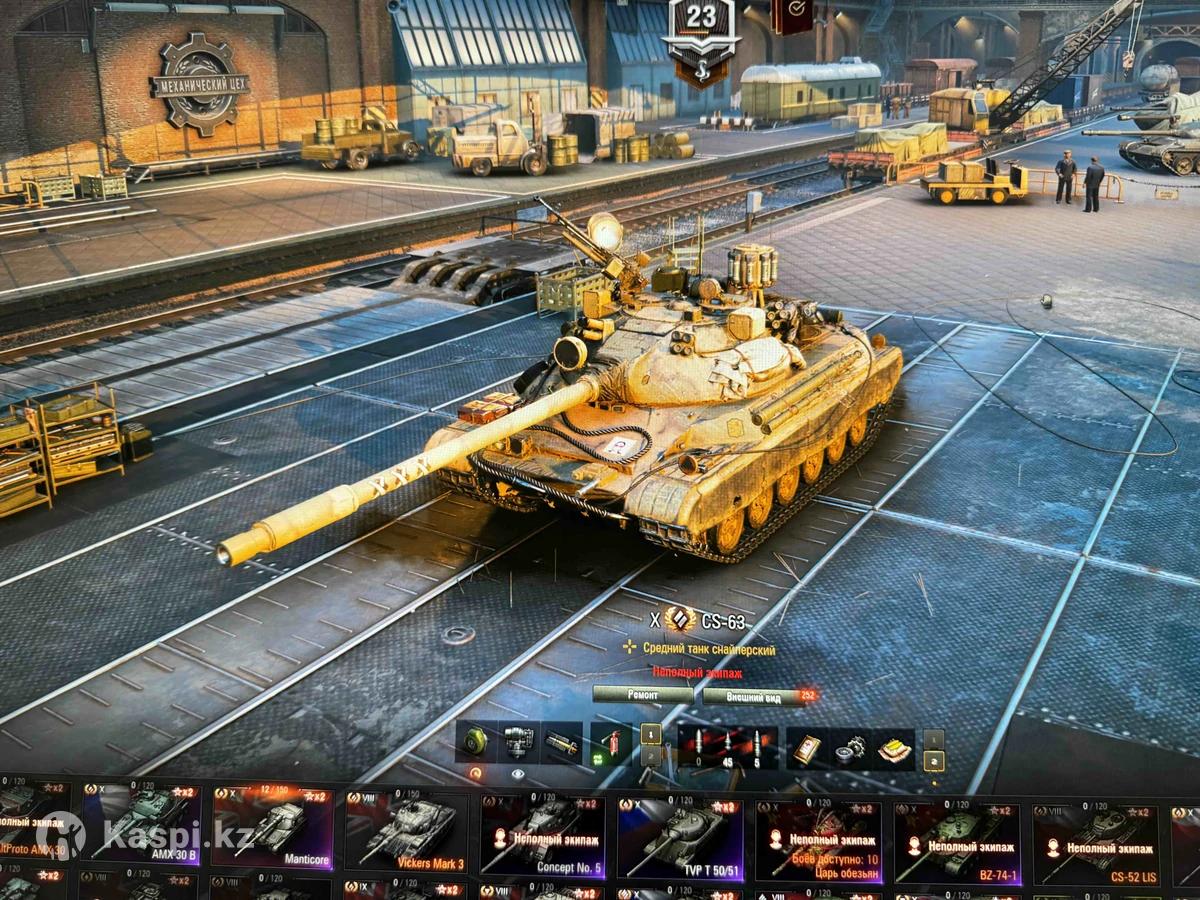The width and height of the screenshot is (1200, 900).
Task: Select the food ration consumable slot
Action: click(x=893, y=745)
